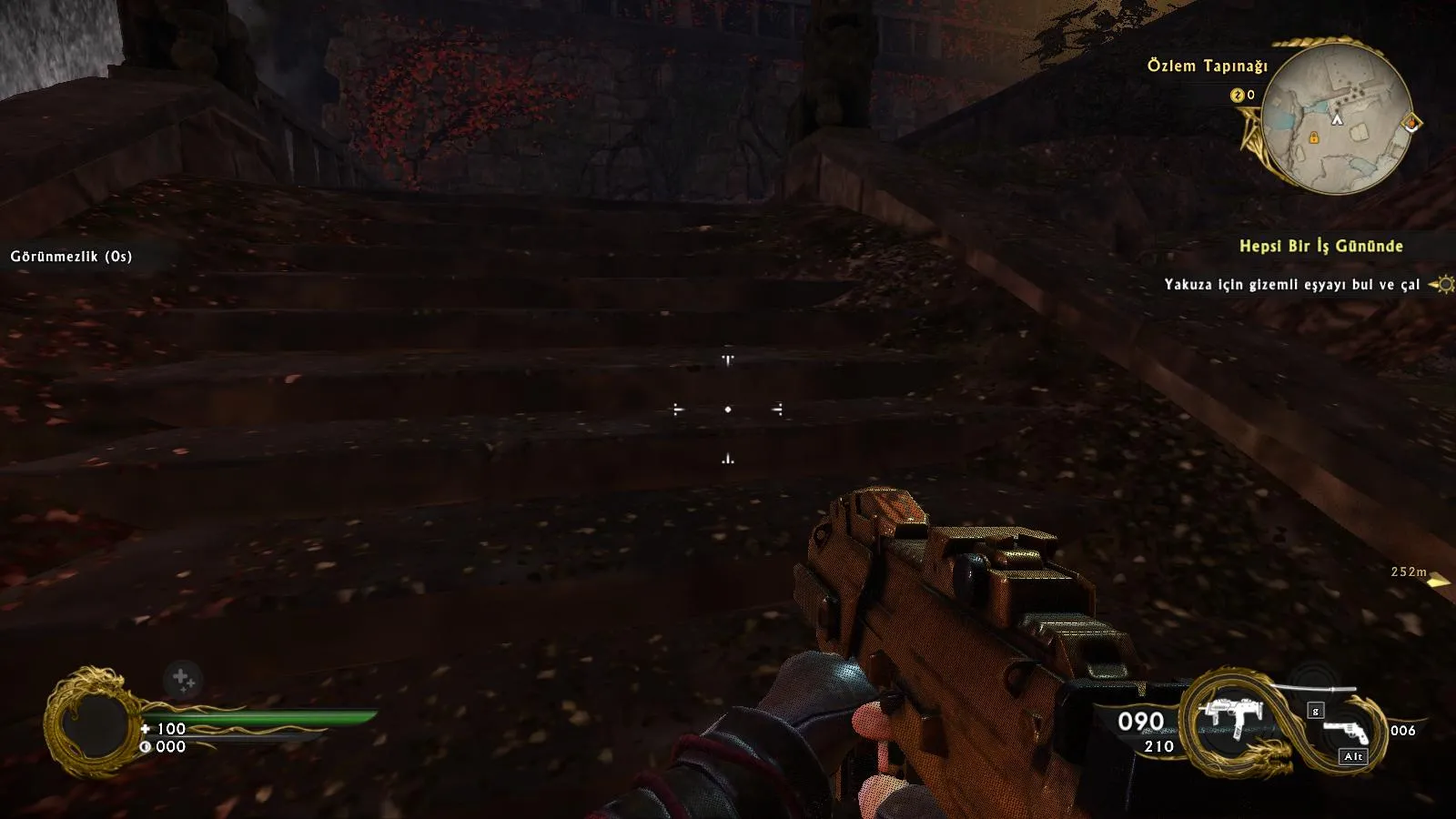The width and height of the screenshot is (1456, 819).
Task: Open the circular minimap
Action: point(1337,116)
